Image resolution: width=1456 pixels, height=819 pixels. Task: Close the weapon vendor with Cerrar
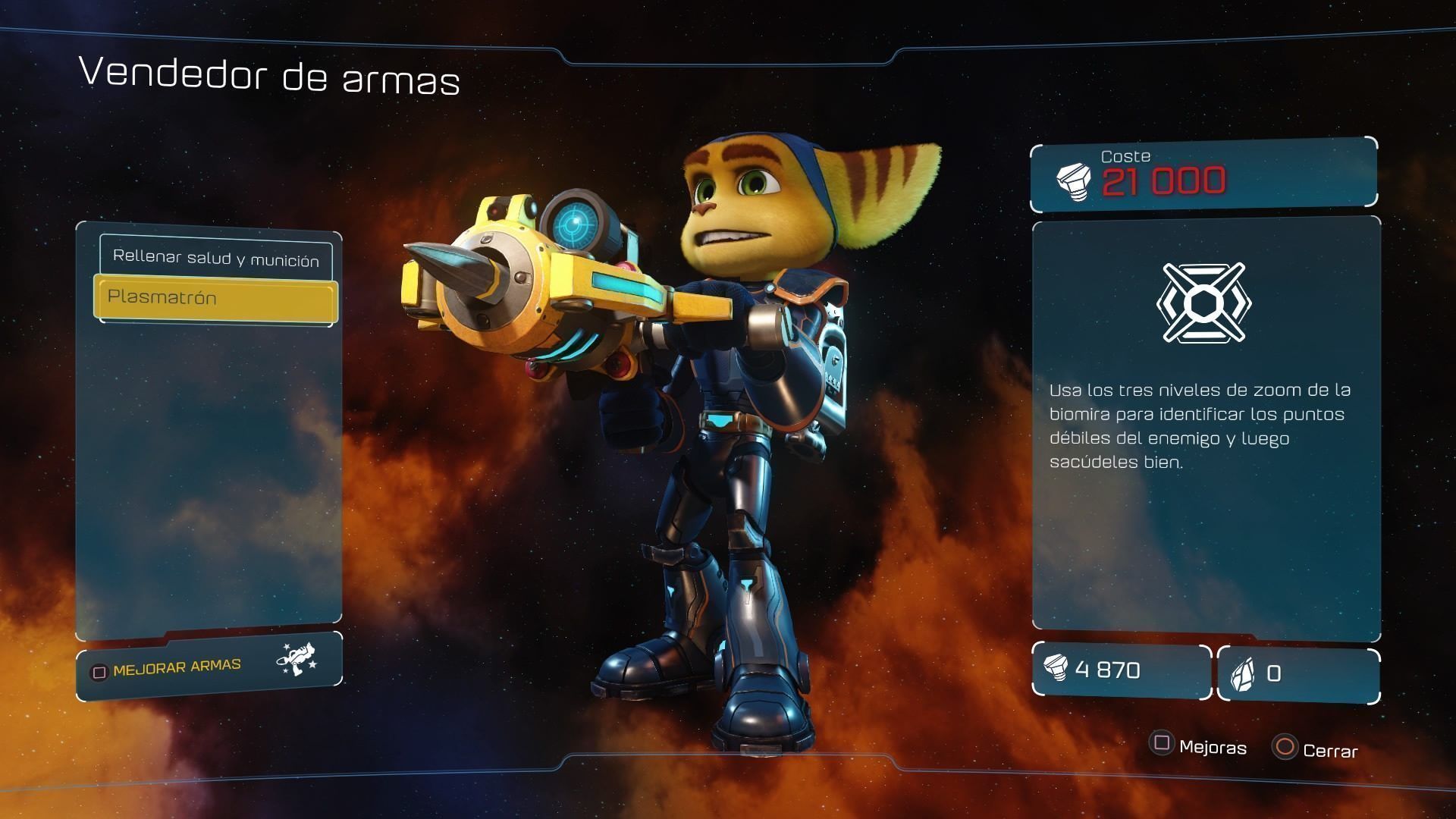pyautogui.click(x=1316, y=749)
